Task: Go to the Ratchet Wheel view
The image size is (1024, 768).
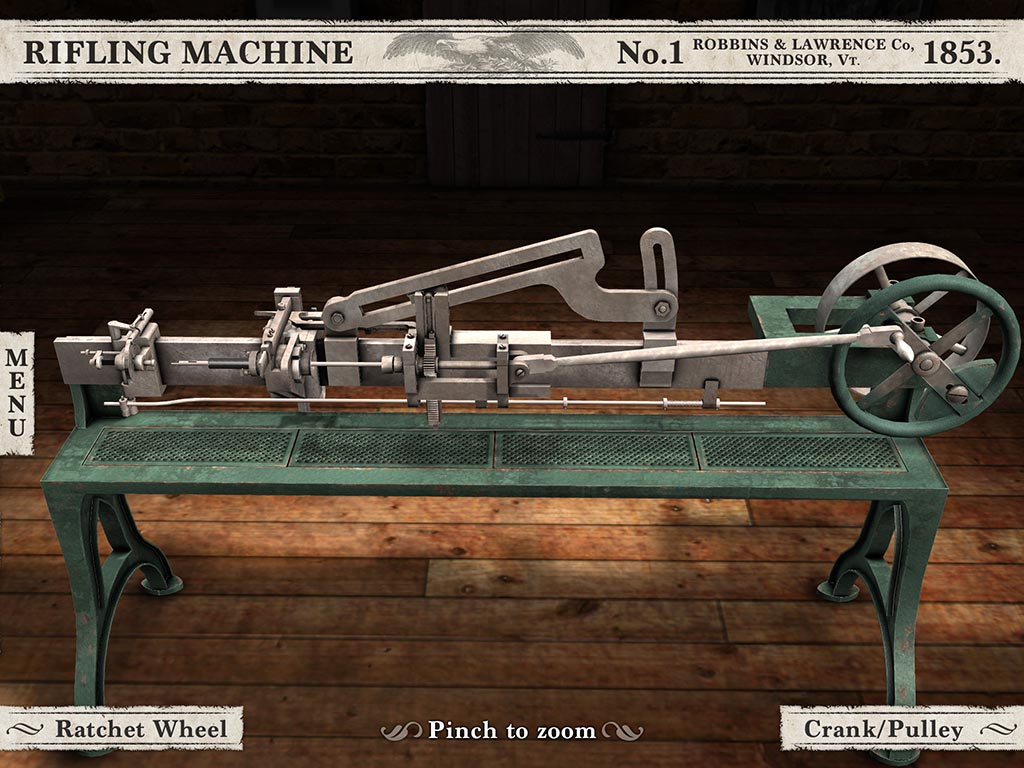Action: tap(127, 729)
